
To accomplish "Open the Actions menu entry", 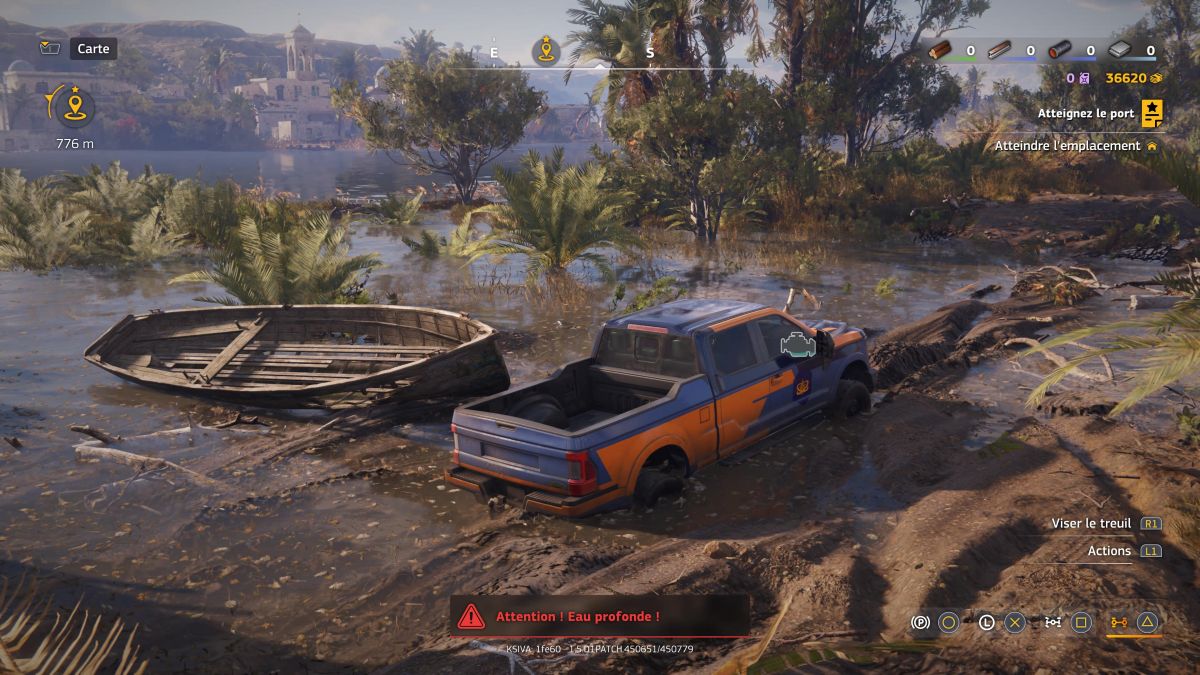I will (x=1109, y=551).
